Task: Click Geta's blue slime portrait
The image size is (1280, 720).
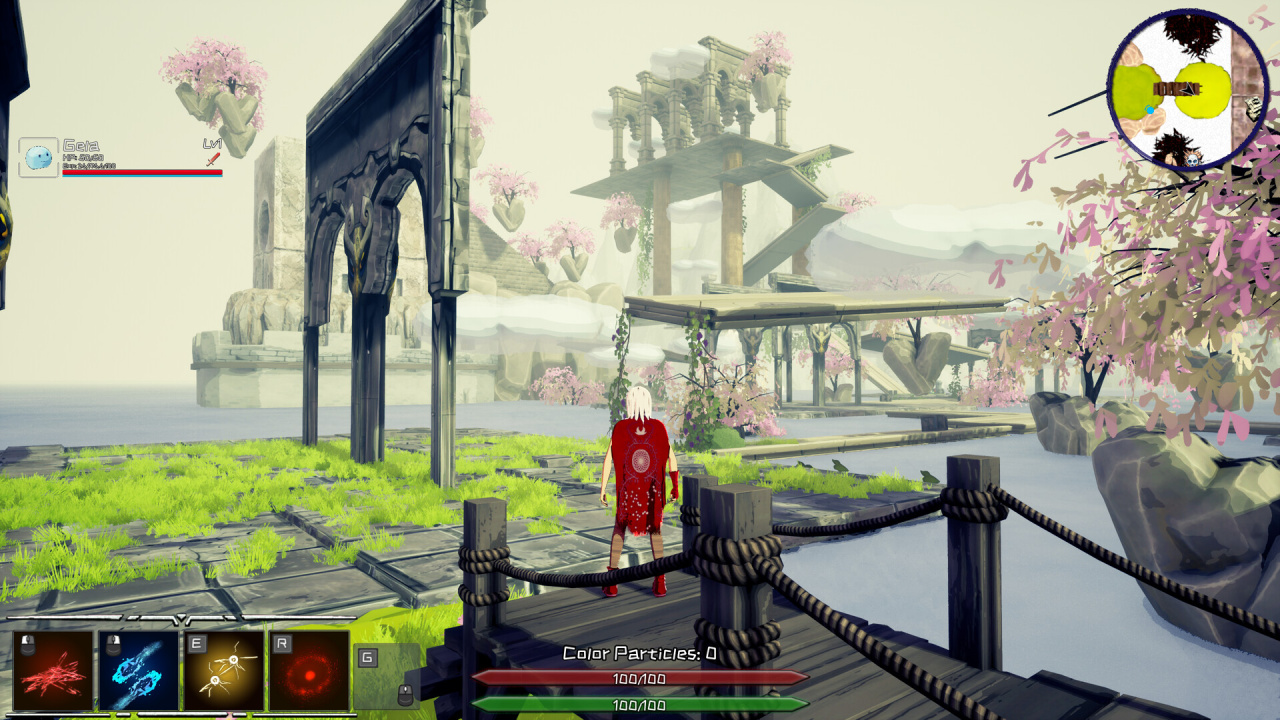Action: pyautogui.click(x=38, y=157)
